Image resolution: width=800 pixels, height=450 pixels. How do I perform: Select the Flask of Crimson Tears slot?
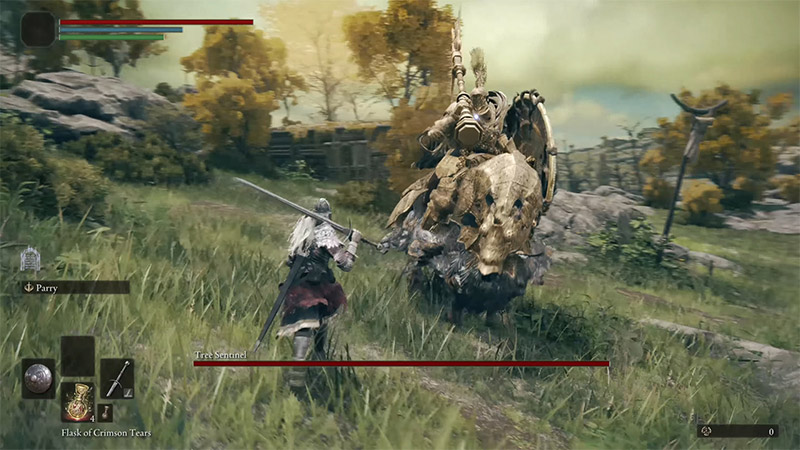(77, 401)
